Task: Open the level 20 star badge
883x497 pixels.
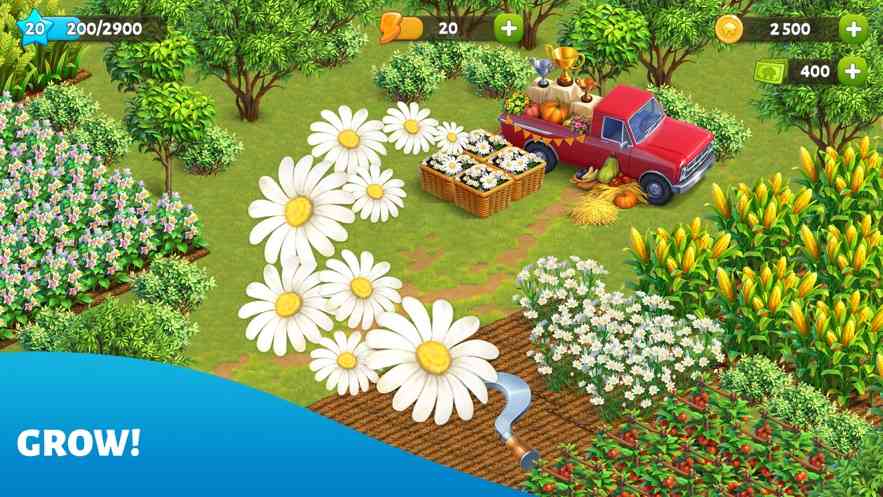Action: coord(35,28)
